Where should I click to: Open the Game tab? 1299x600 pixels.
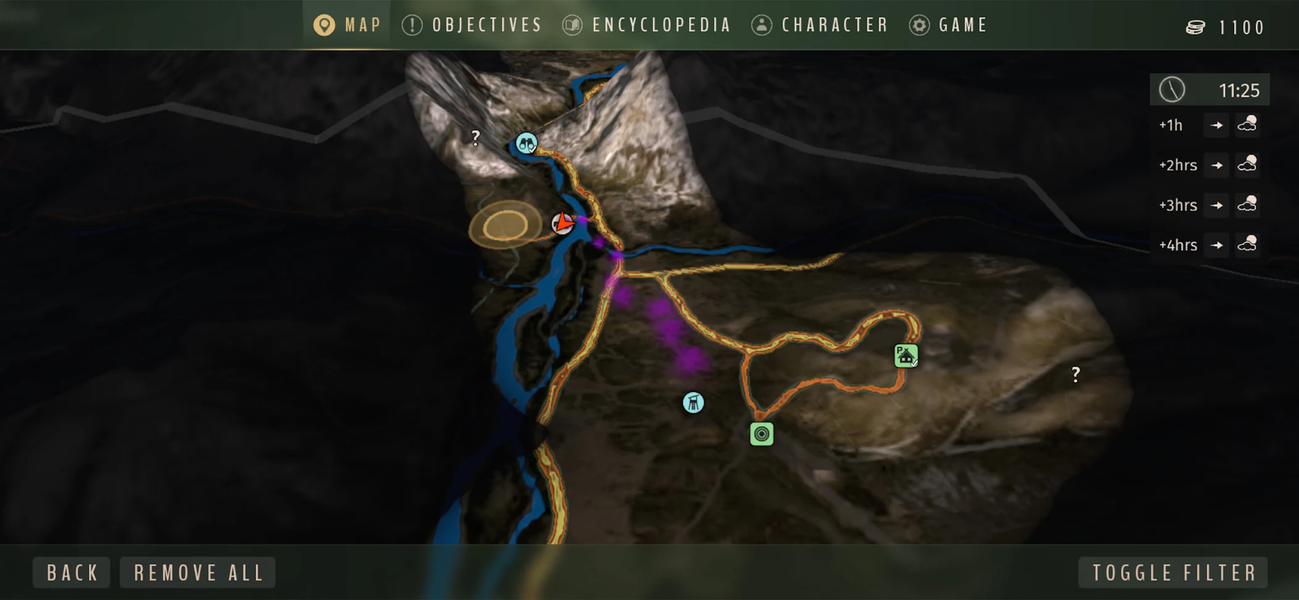tap(948, 25)
